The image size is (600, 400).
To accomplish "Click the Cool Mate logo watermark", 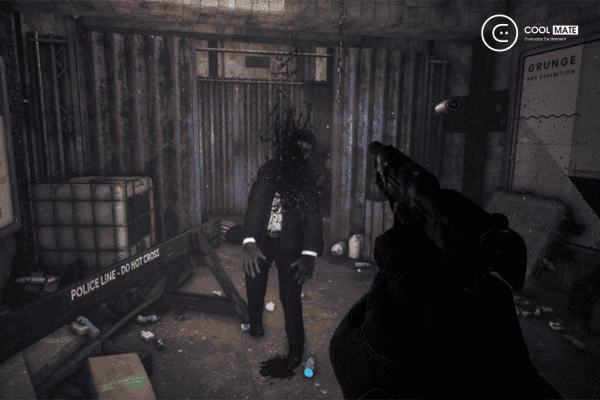I will (530, 32).
